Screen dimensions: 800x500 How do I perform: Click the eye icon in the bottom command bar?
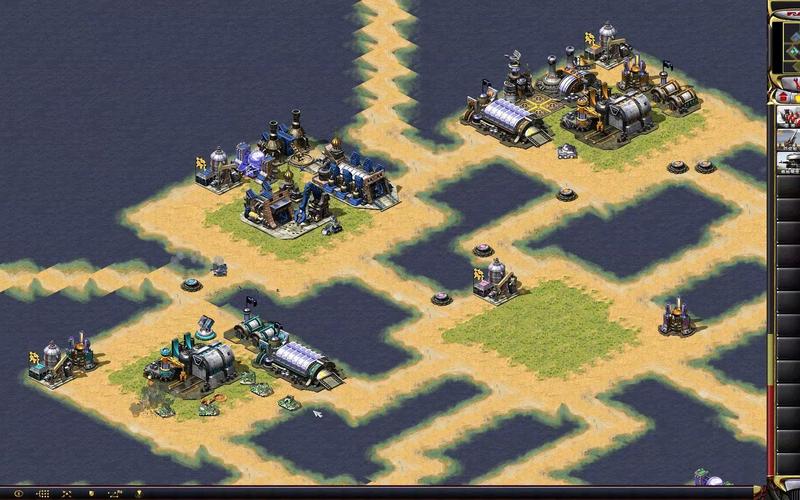point(19,493)
